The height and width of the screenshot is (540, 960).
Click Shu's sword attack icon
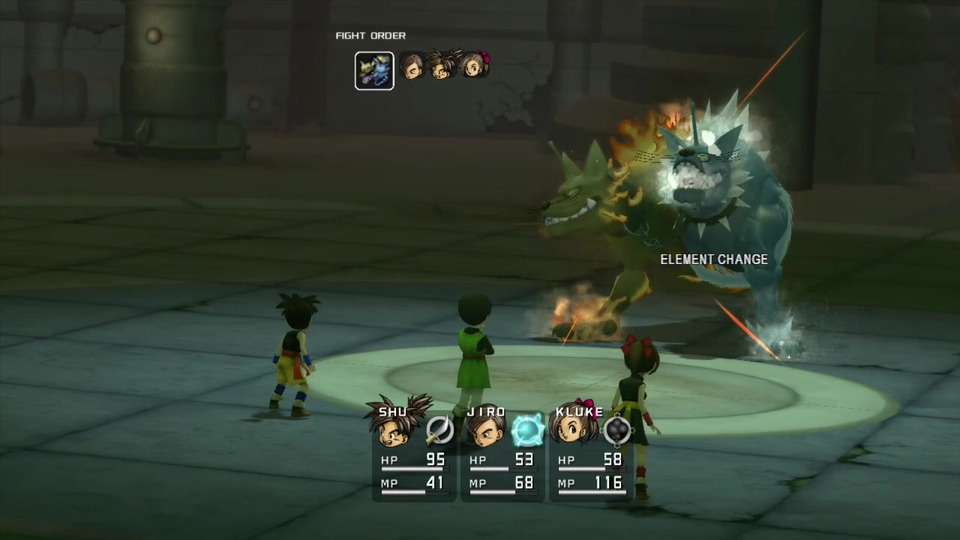coord(439,430)
